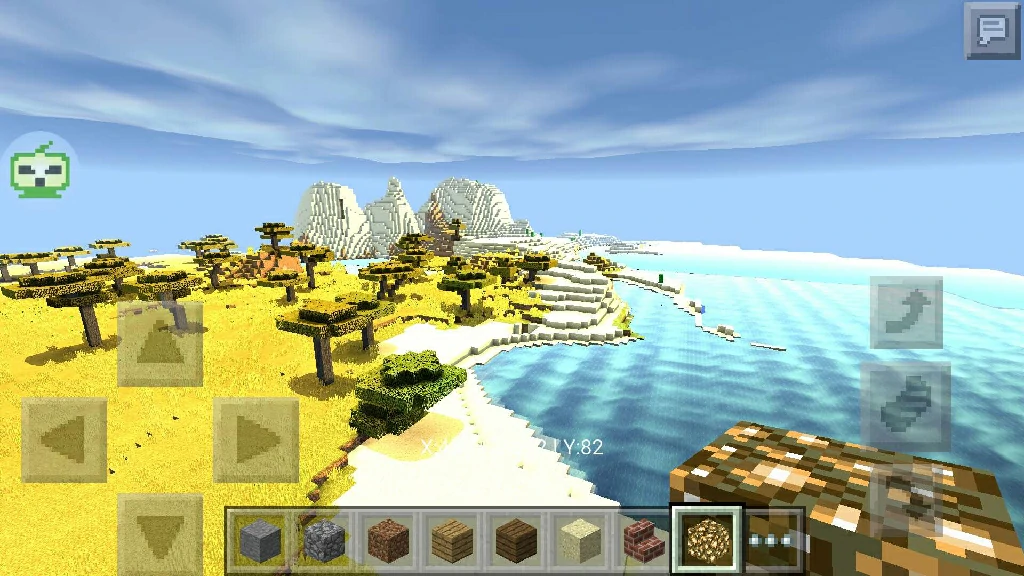Image resolution: width=1024 pixels, height=576 pixels.
Task: Select the brick stairs slot
Action: pyautogui.click(x=640, y=541)
